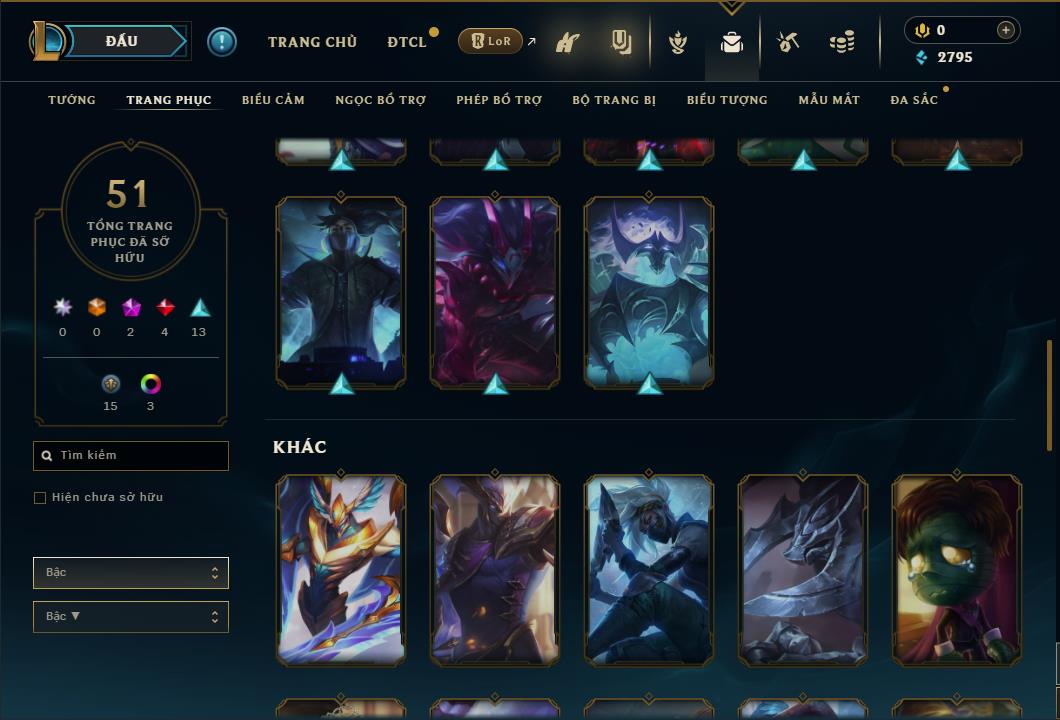Open the ĐTCL game mode tab
The image size is (1060, 720).
click(407, 42)
